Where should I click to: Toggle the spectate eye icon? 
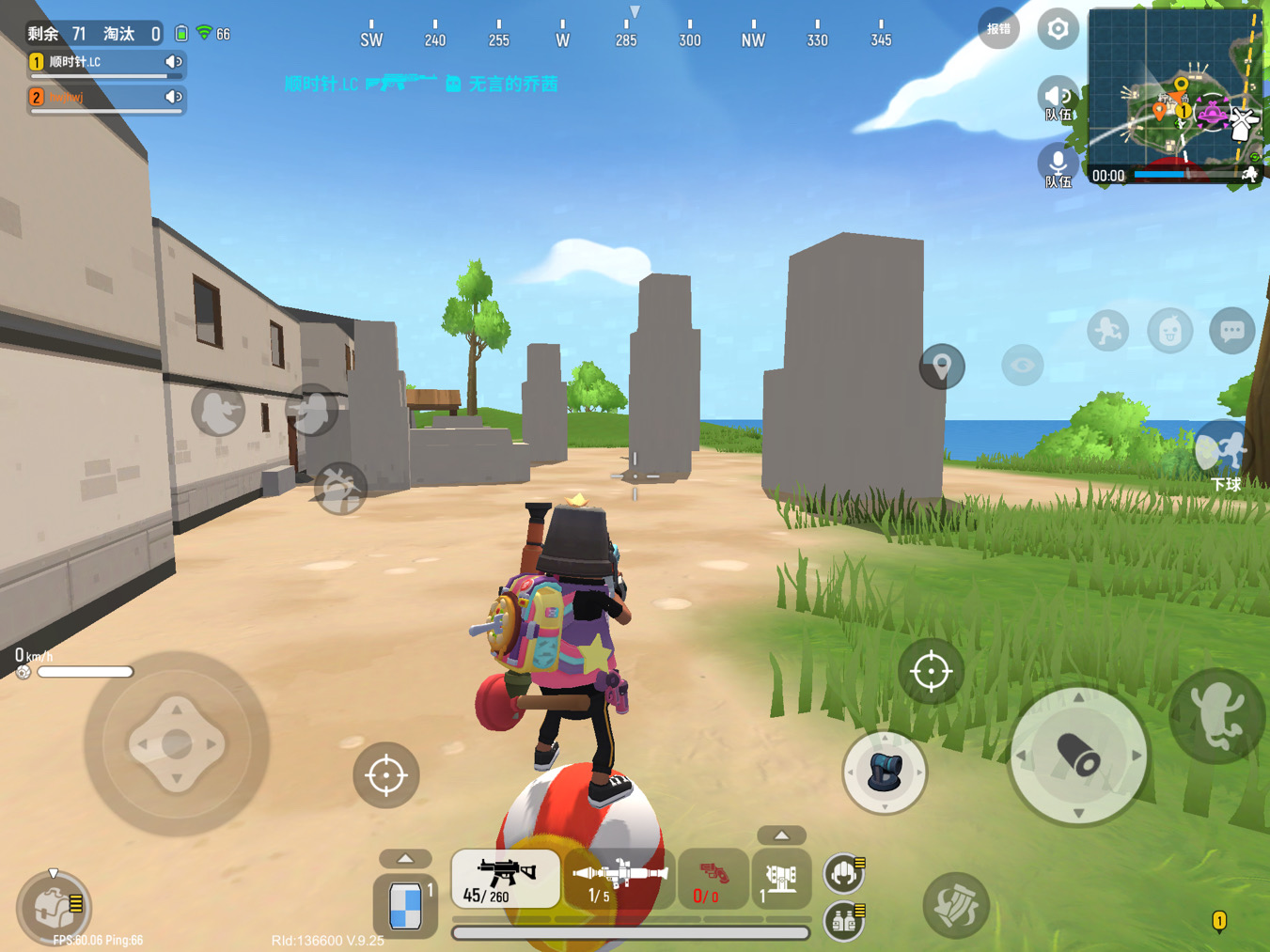point(1021,367)
